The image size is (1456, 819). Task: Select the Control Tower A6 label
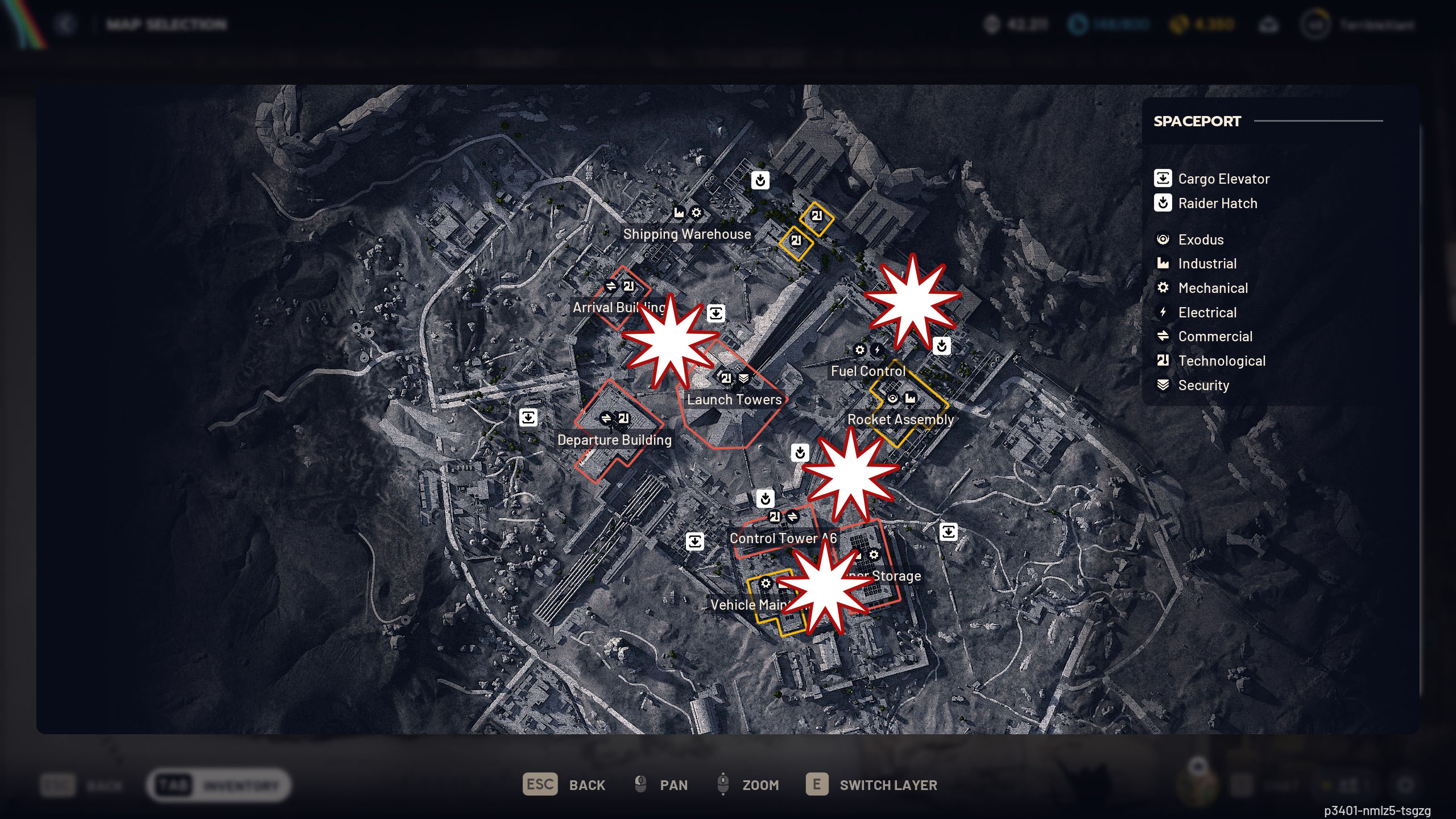click(773, 538)
